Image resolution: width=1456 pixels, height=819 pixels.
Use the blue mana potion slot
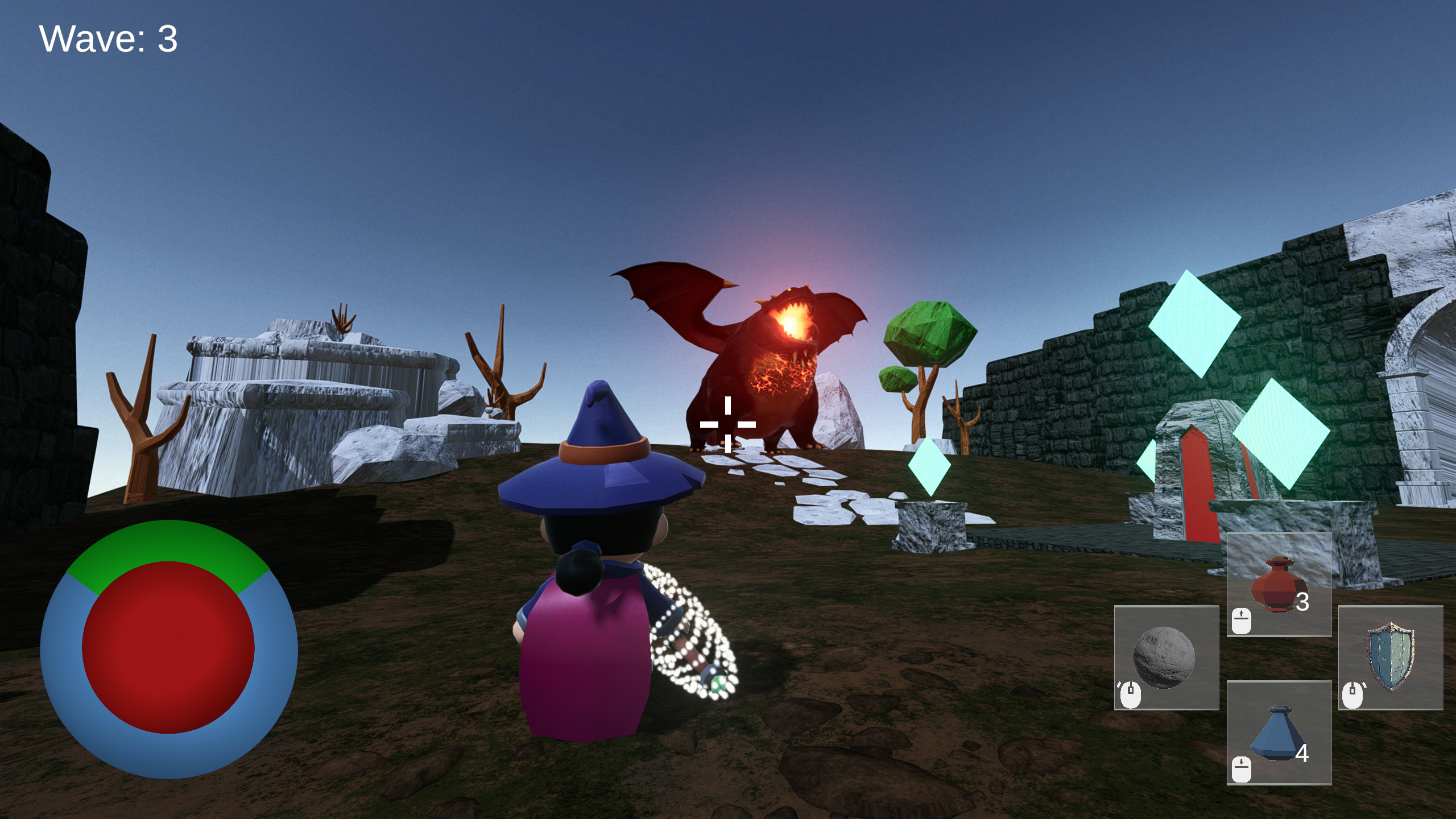click(1279, 733)
